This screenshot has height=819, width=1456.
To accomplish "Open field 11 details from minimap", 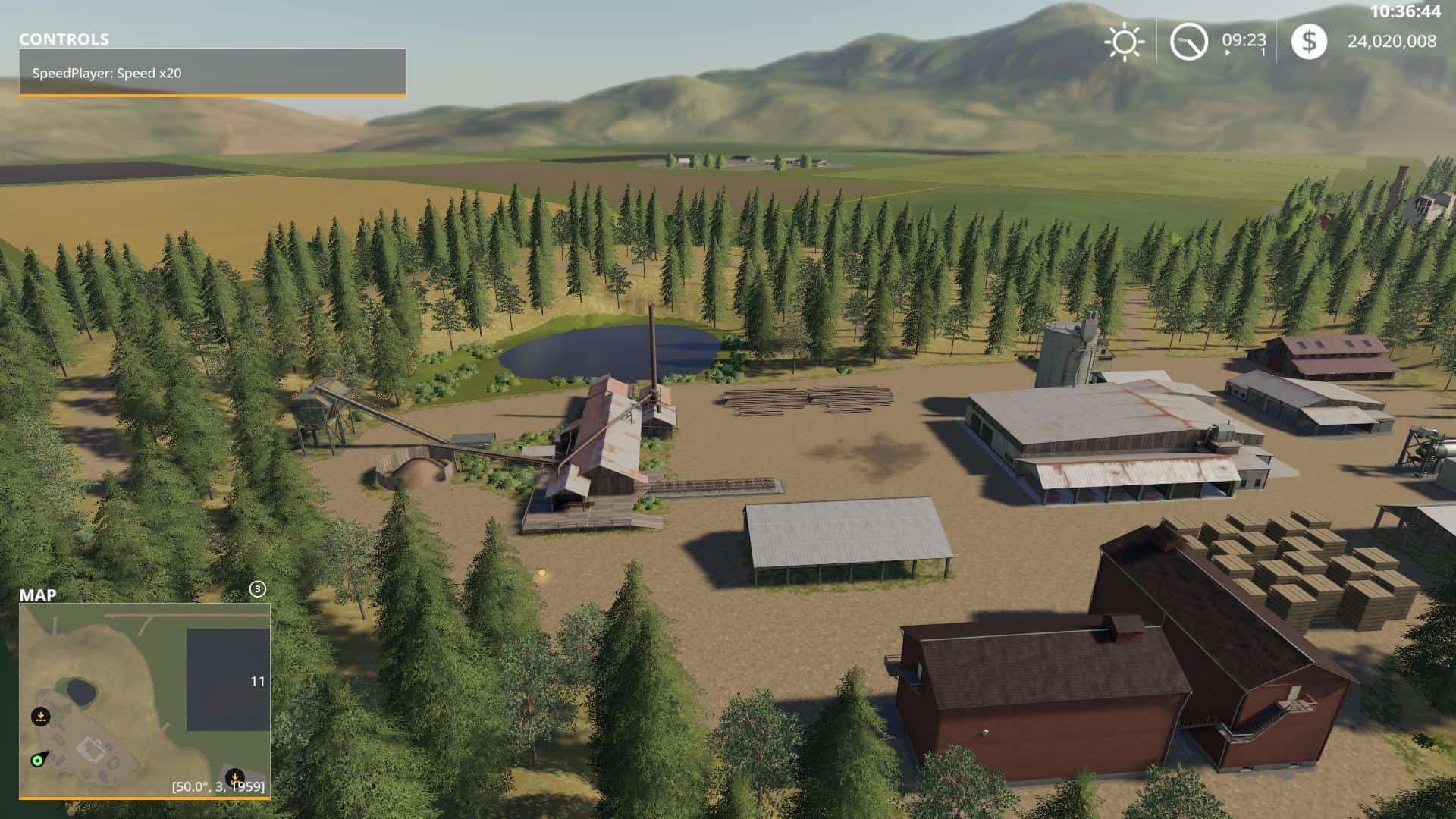I will pos(256,681).
